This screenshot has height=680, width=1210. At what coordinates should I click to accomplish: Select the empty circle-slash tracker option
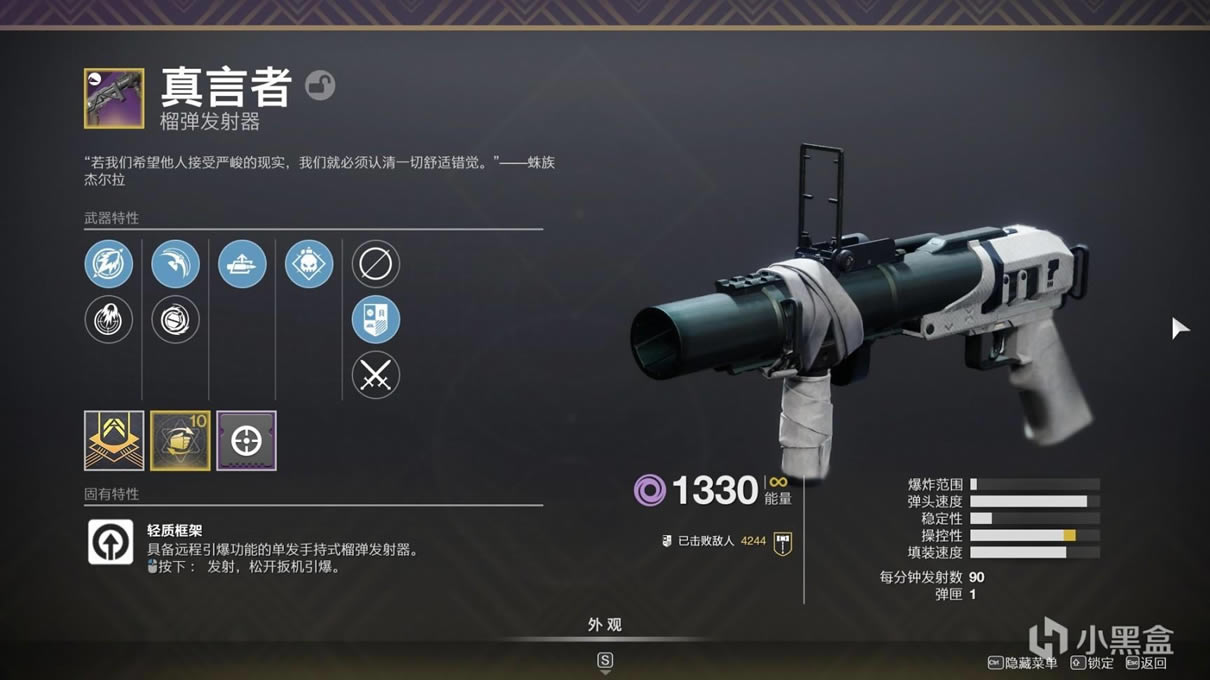(376, 264)
